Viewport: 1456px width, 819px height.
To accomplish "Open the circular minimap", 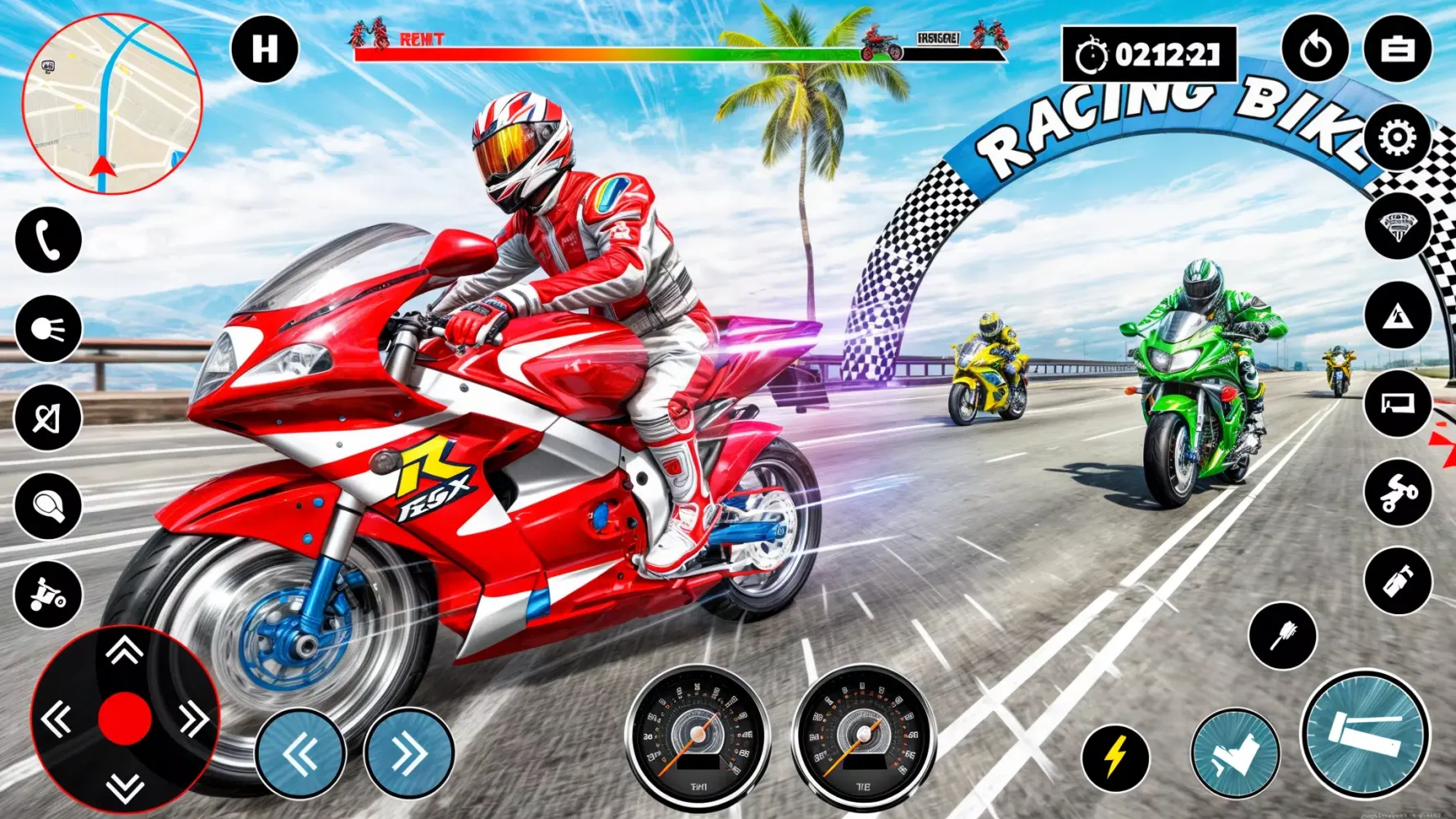I will pyautogui.click(x=112, y=104).
